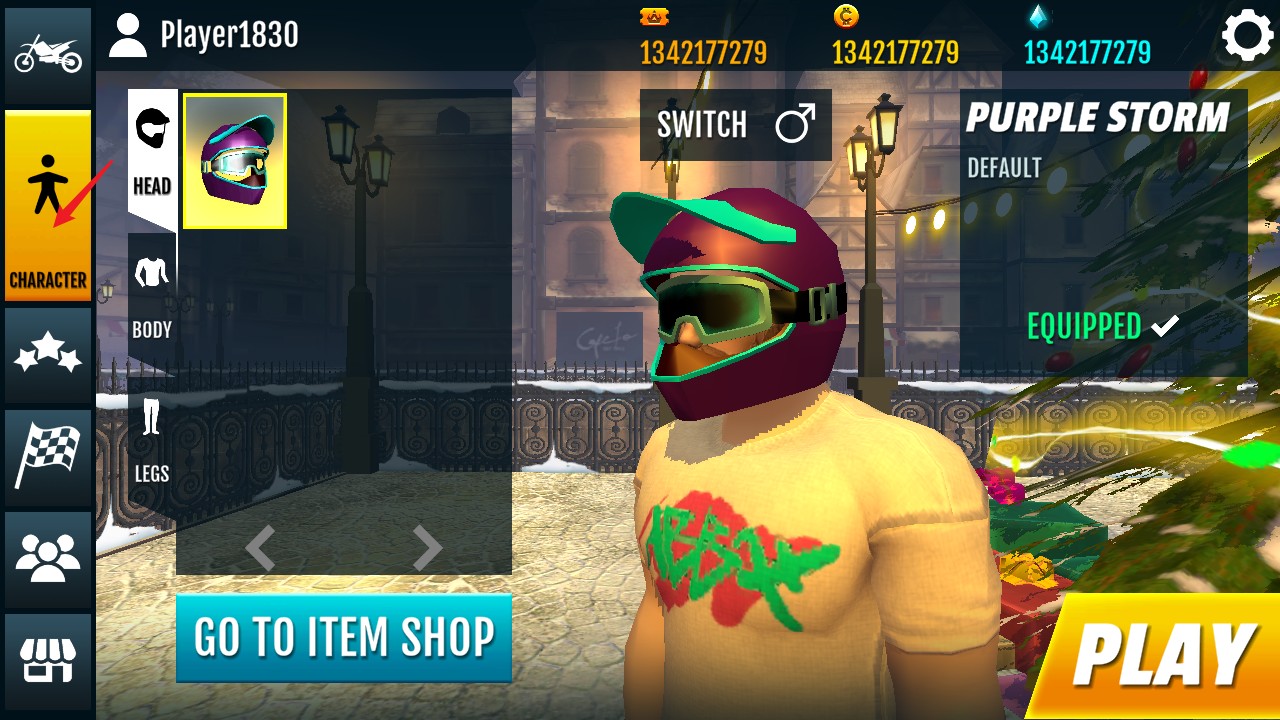Switch to the Legs category
This screenshot has height=720, width=1280.
(152, 441)
